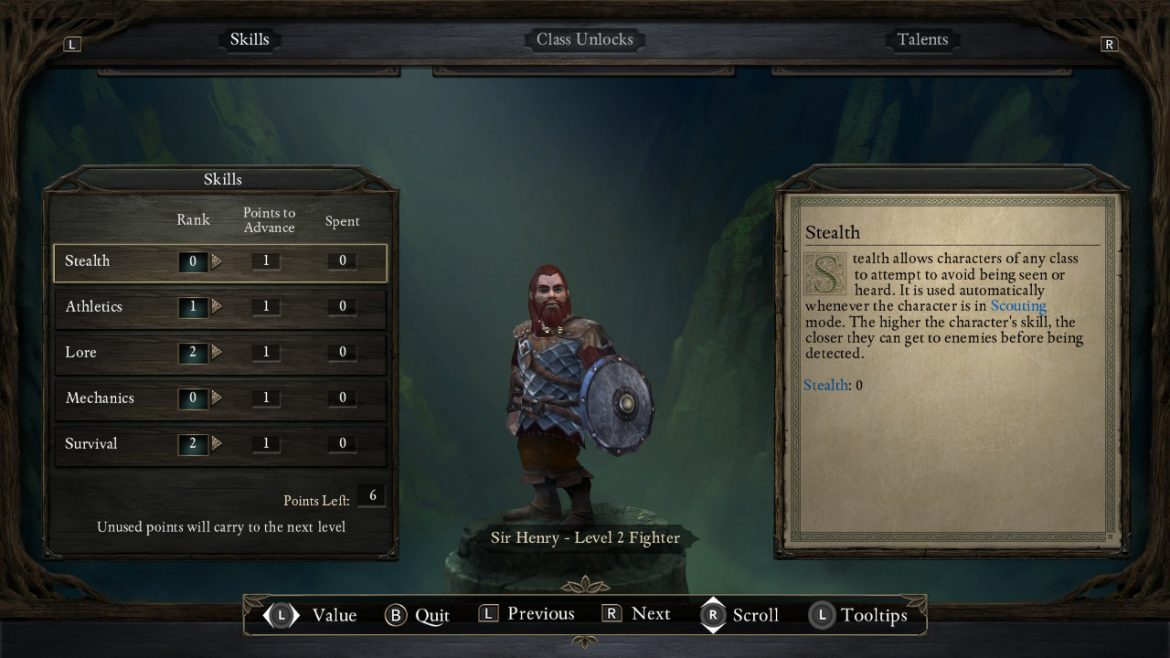Increase Stealth rank with its arrow
1170x658 pixels.
coord(217,262)
